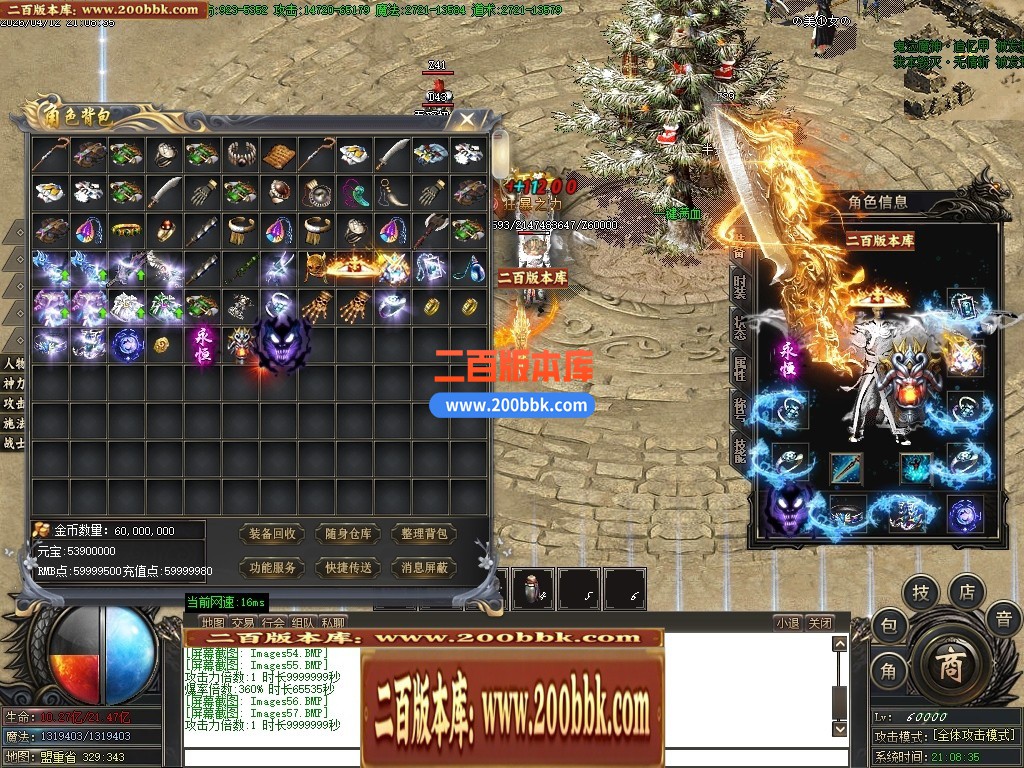Click the 小退 logout button
The height and width of the screenshot is (768, 1024).
(x=787, y=623)
